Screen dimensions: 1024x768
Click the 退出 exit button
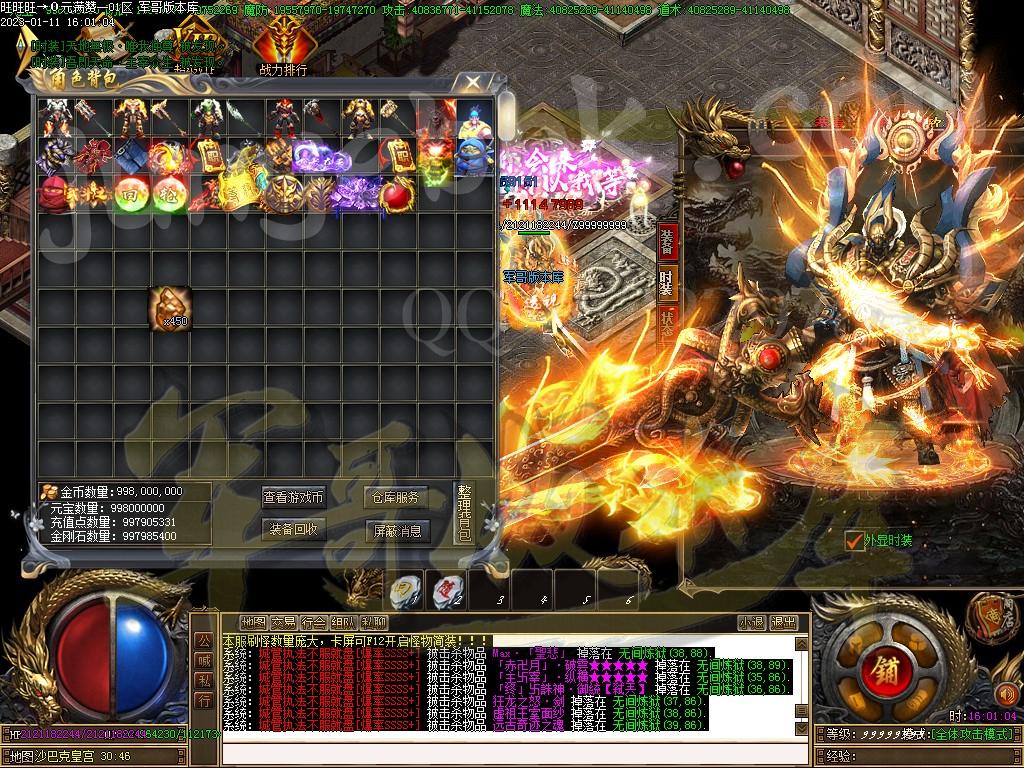point(784,622)
